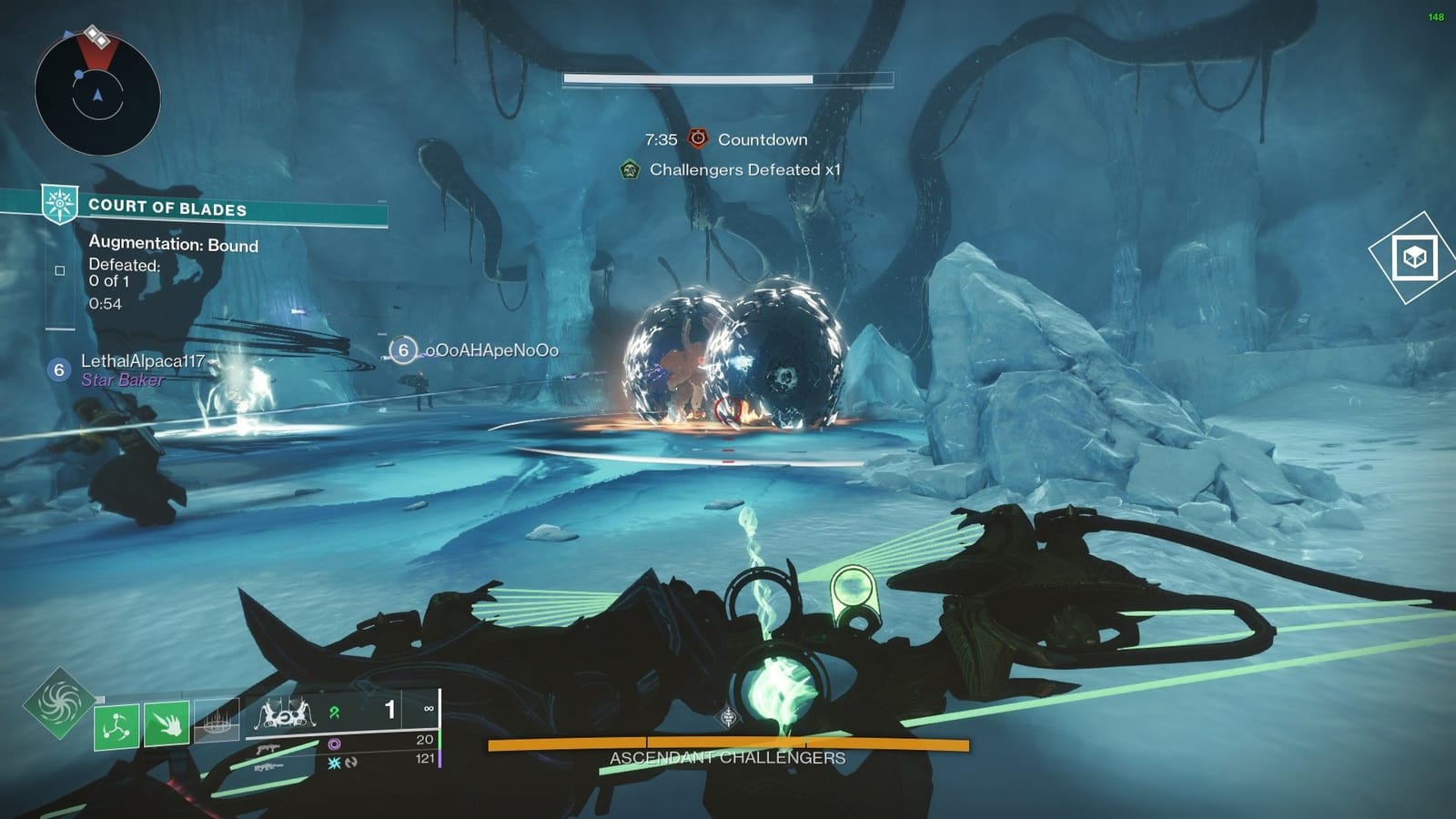
Task: Click the blue stasis shard heavy ammo icon
Action: (x=333, y=763)
